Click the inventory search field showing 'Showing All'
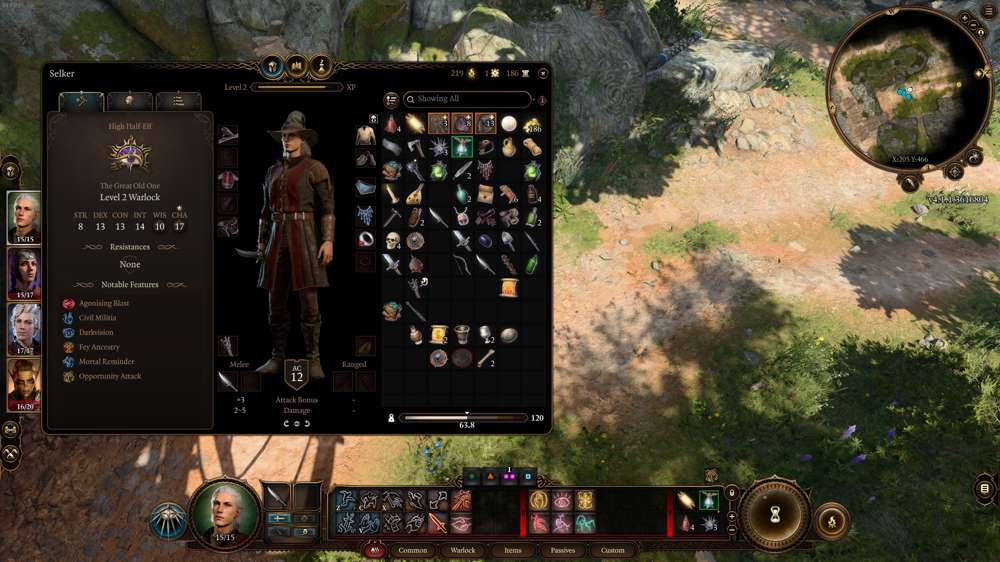 pyautogui.click(x=468, y=100)
